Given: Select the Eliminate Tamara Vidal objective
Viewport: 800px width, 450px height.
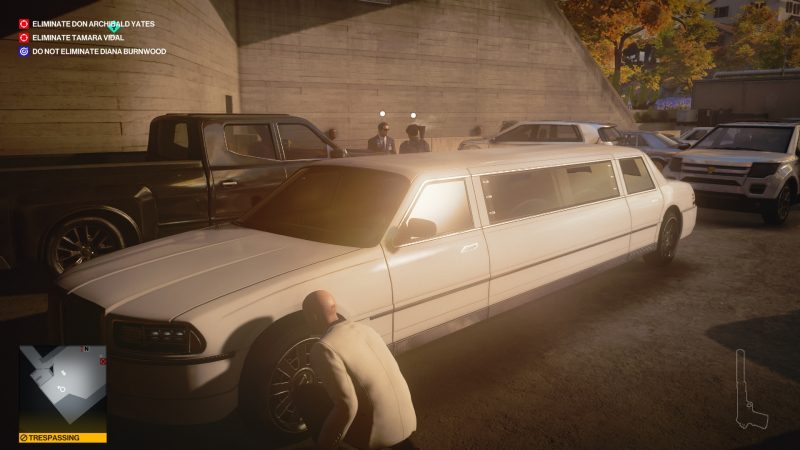Looking at the screenshot, I should click(75, 37).
